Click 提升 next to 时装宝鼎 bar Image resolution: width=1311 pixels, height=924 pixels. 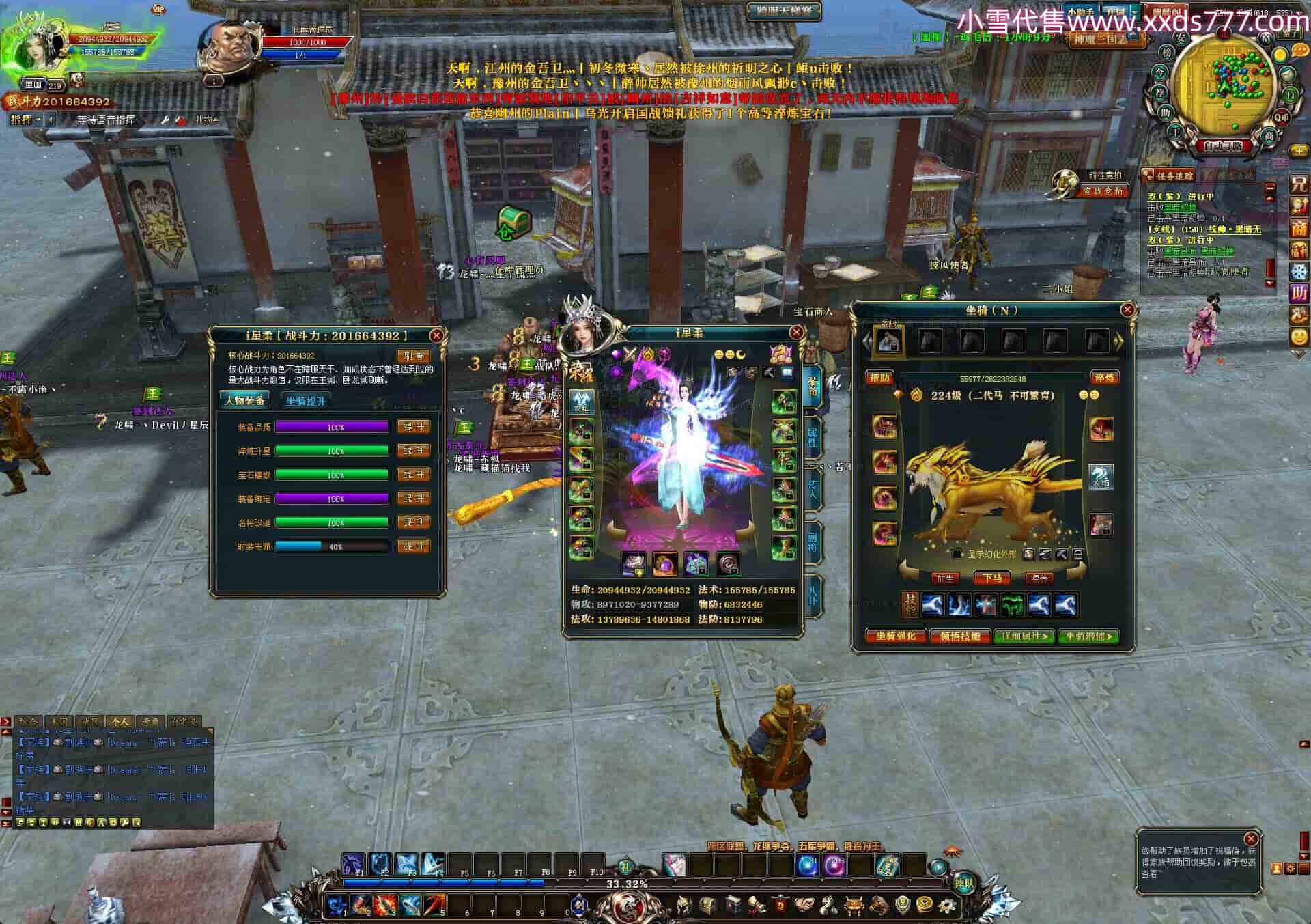click(413, 546)
